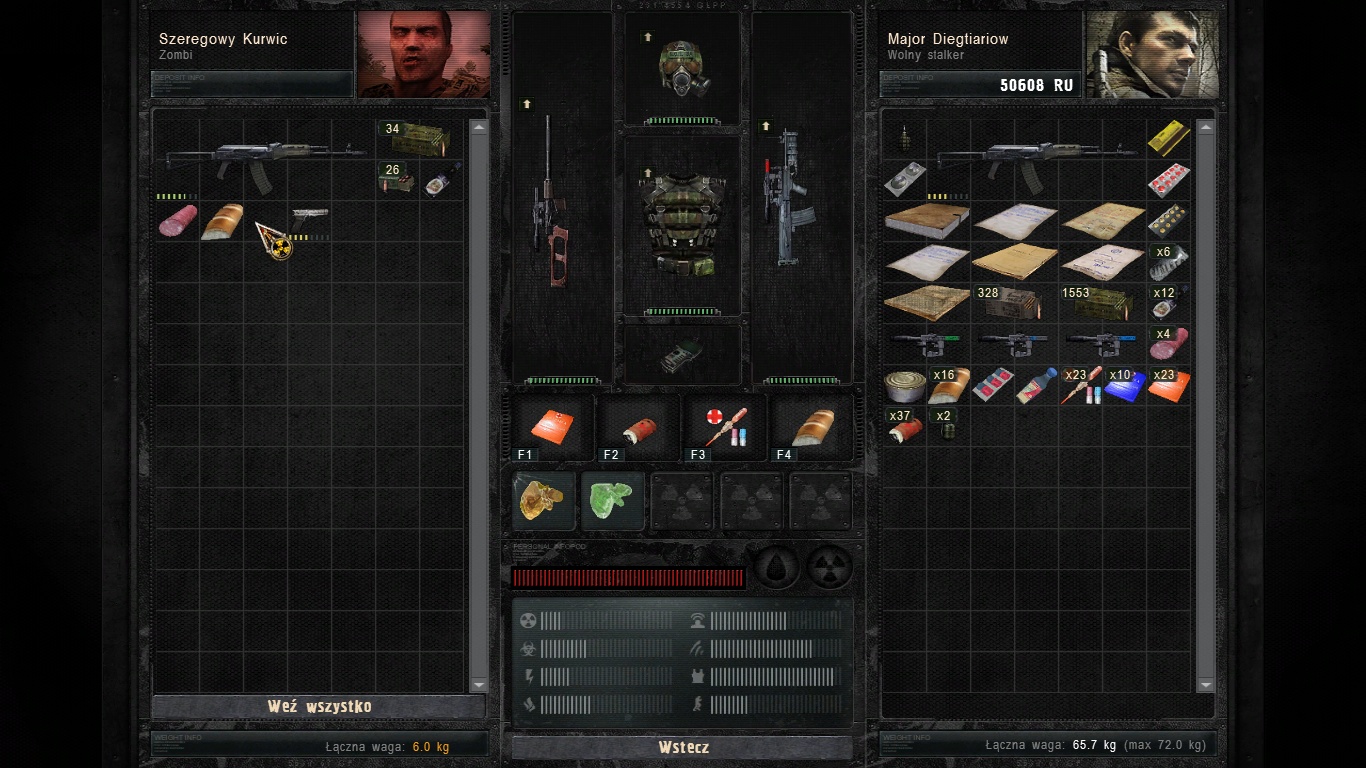Choose the F3 quick slot stimpack
The image size is (1366, 768).
tap(725, 427)
